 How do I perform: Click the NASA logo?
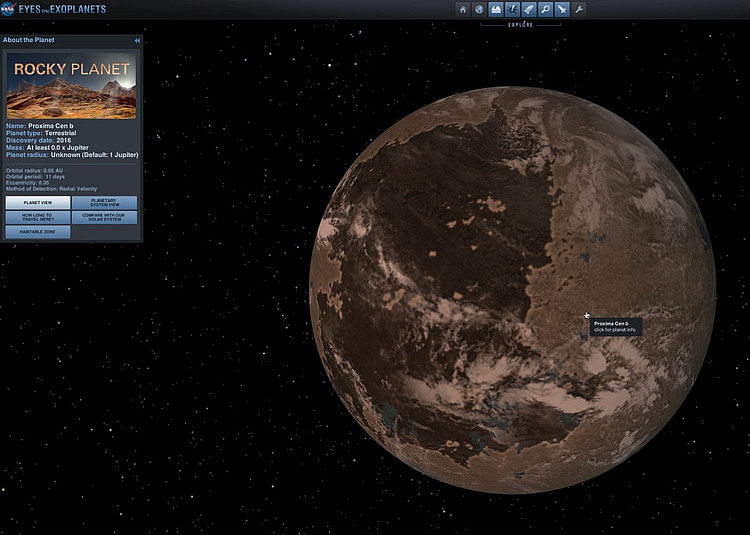pyautogui.click(x=8, y=9)
